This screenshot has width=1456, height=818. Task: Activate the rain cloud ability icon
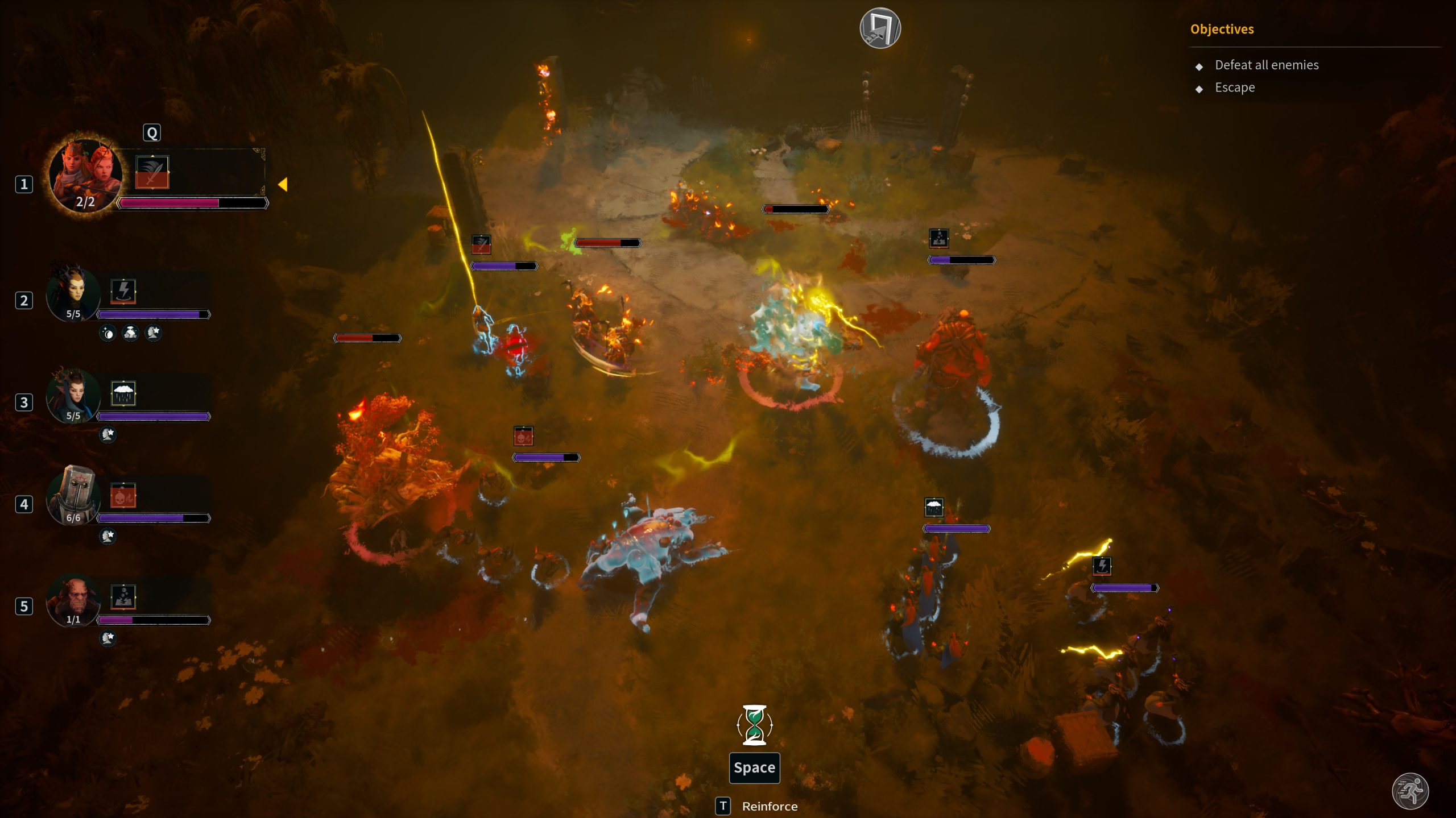[123, 393]
